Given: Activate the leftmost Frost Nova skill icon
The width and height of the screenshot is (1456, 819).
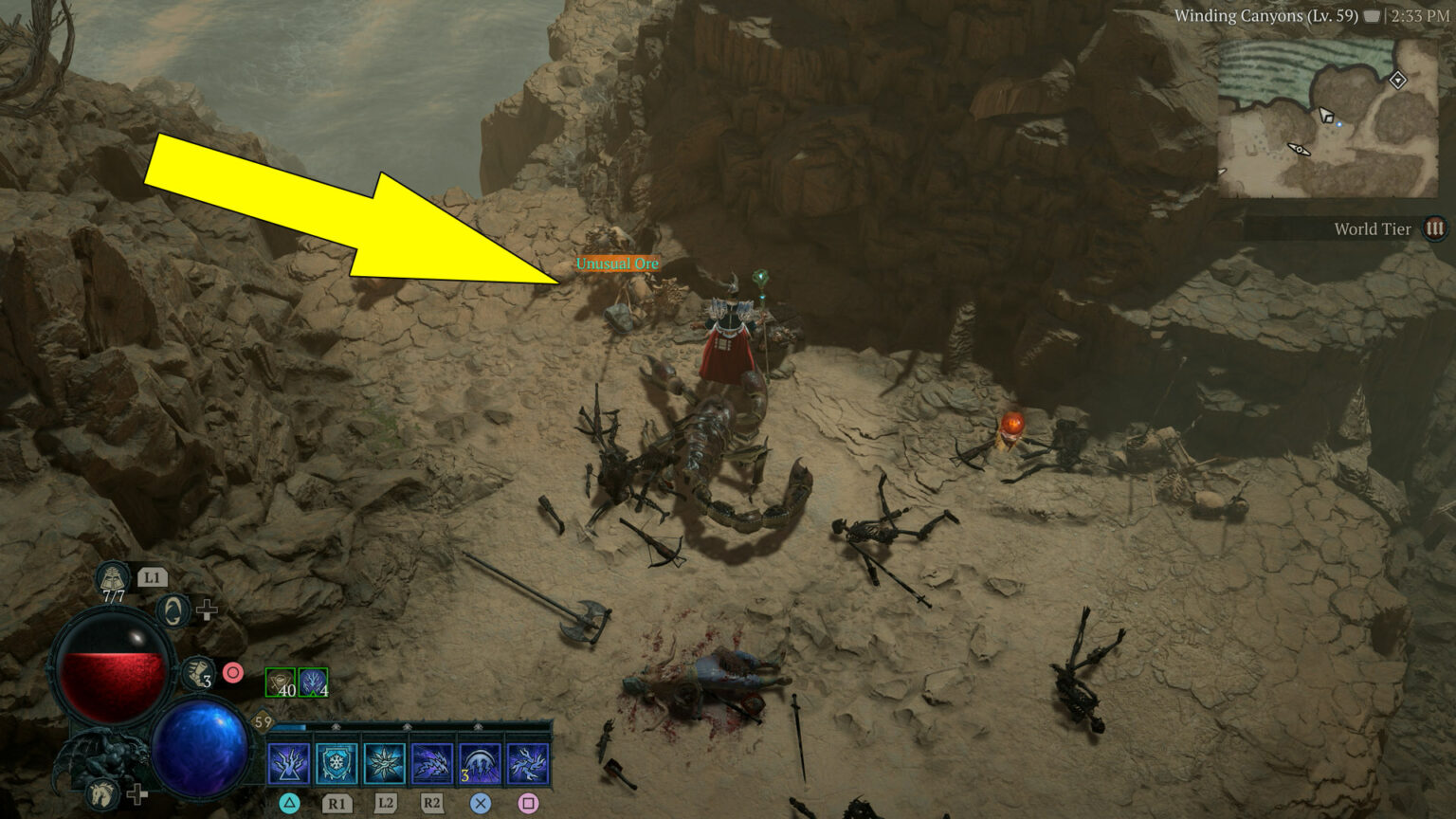Looking at the screenshot, I should point(289,763).
